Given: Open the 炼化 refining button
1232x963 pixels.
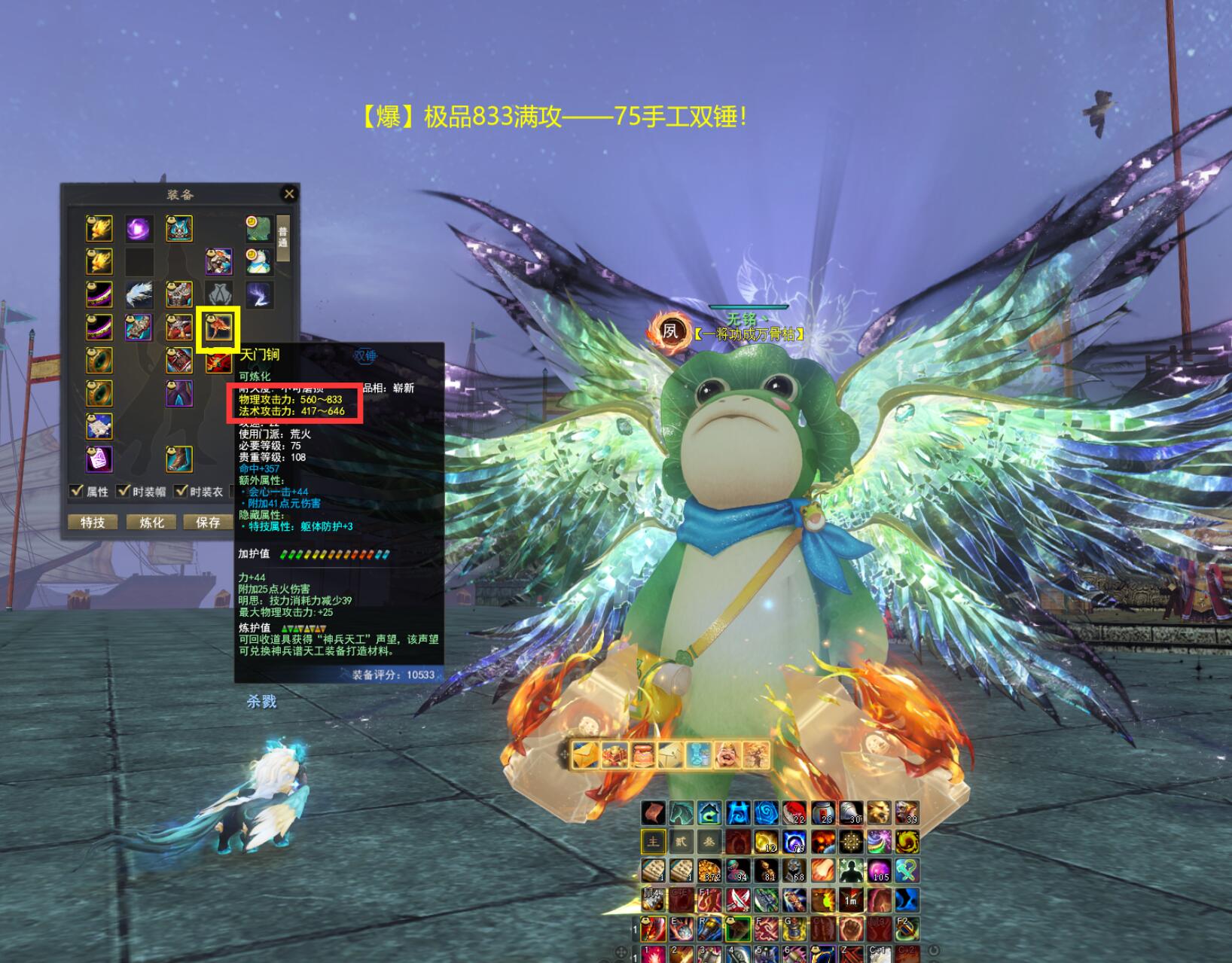Looking at the screenshot, I should coord(151,522).
